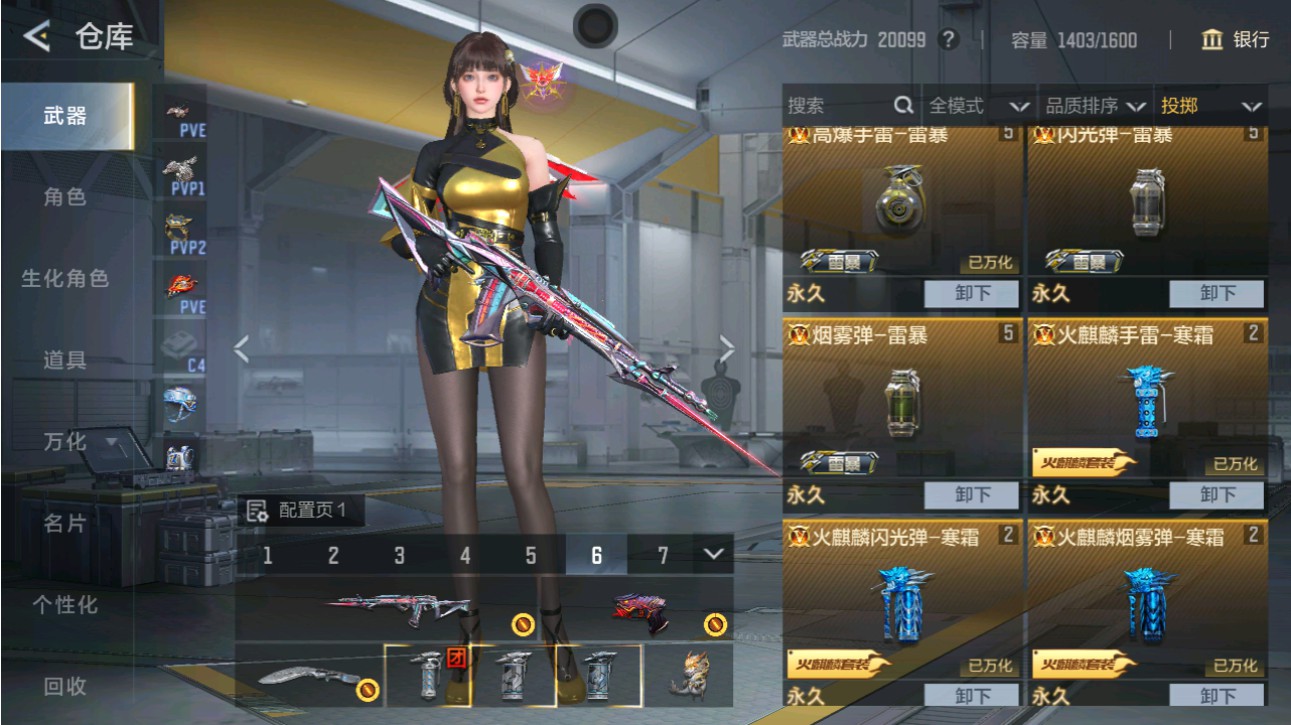The height and width of the screenshot is (725, 1291).
Task: Click the magnifier search icon
Action: point(902,103)
